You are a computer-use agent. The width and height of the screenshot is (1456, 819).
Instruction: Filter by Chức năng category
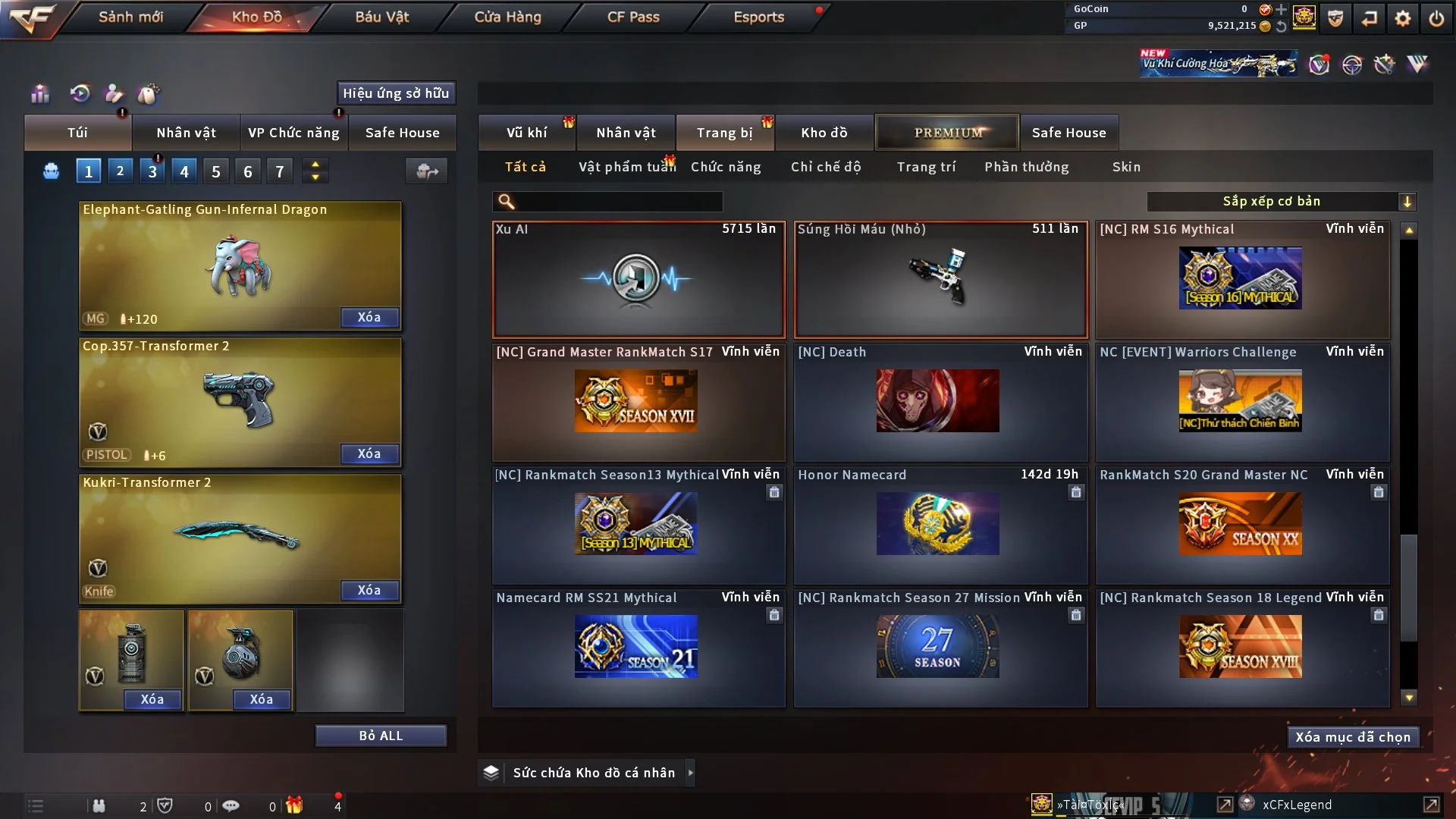point(726,167)
